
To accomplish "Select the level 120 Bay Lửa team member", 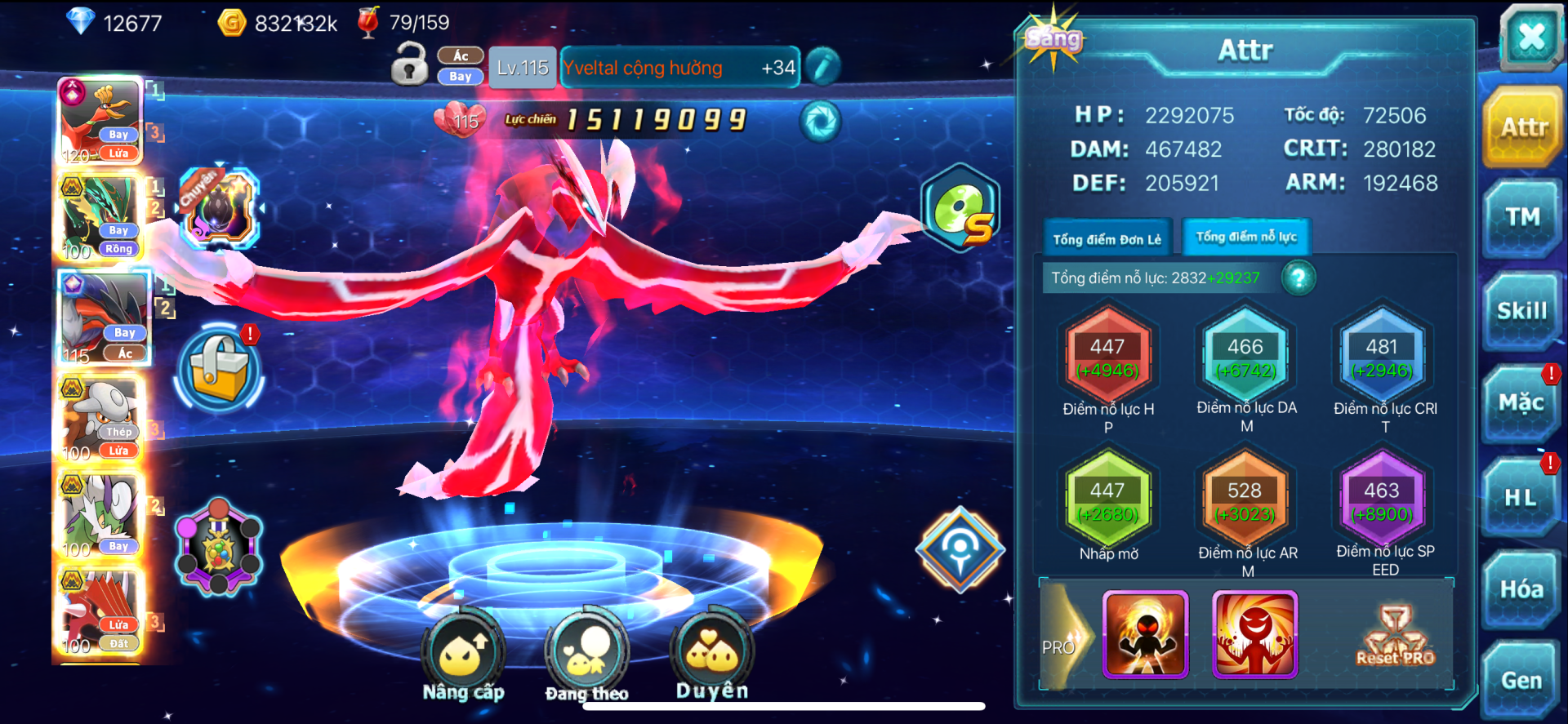I will [x=101, y=122].
